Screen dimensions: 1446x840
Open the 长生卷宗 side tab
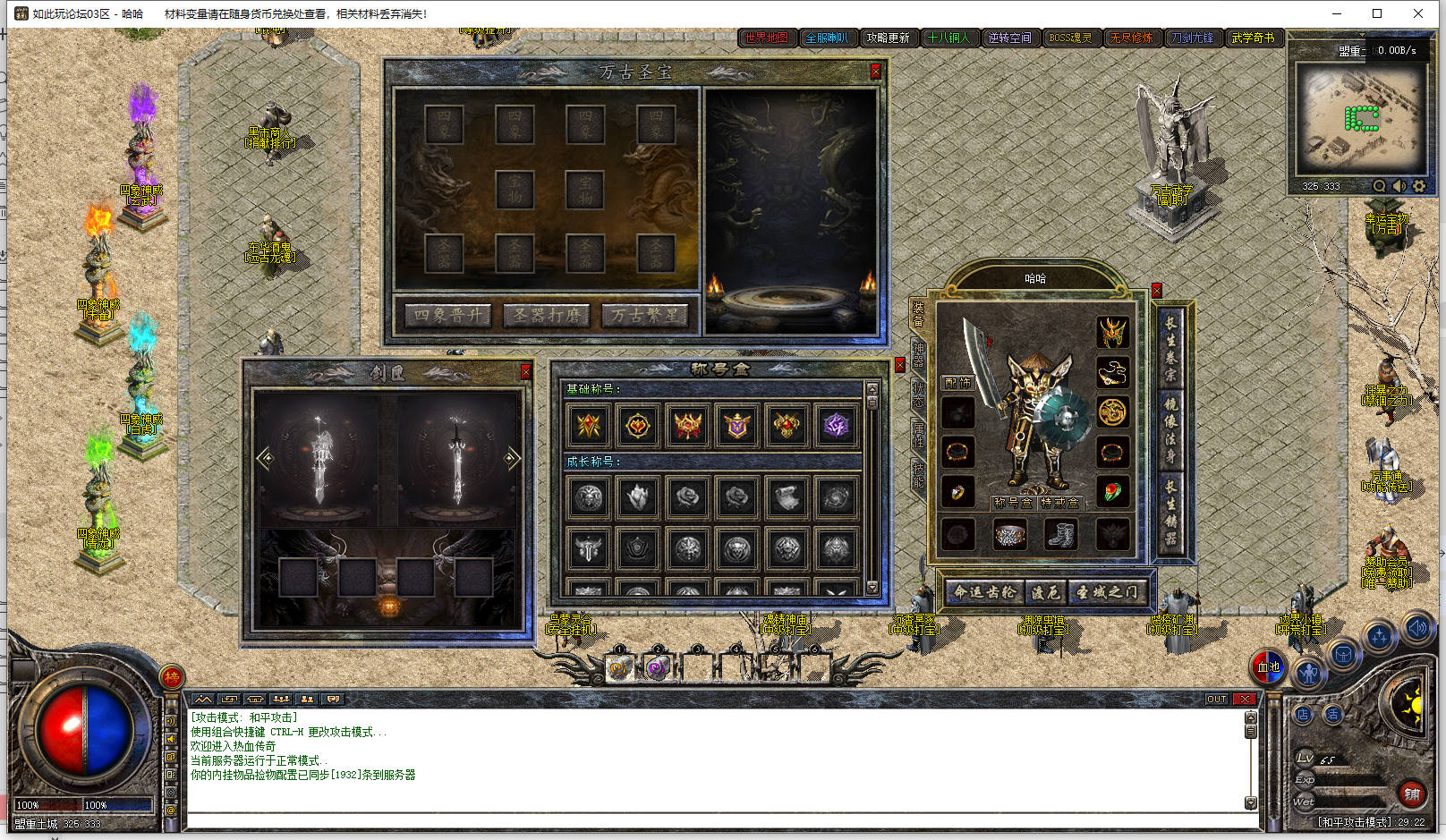[1170, 347]
